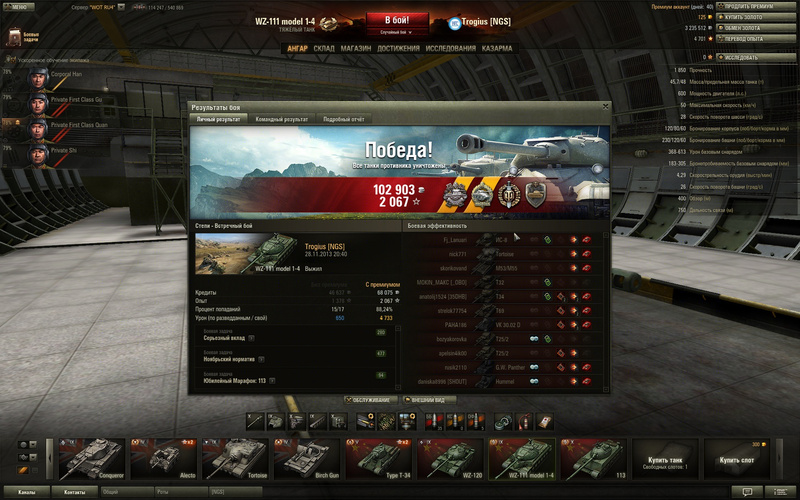Show the Командный результат (team result) tab
800x500 pixels.
point(281,119)
